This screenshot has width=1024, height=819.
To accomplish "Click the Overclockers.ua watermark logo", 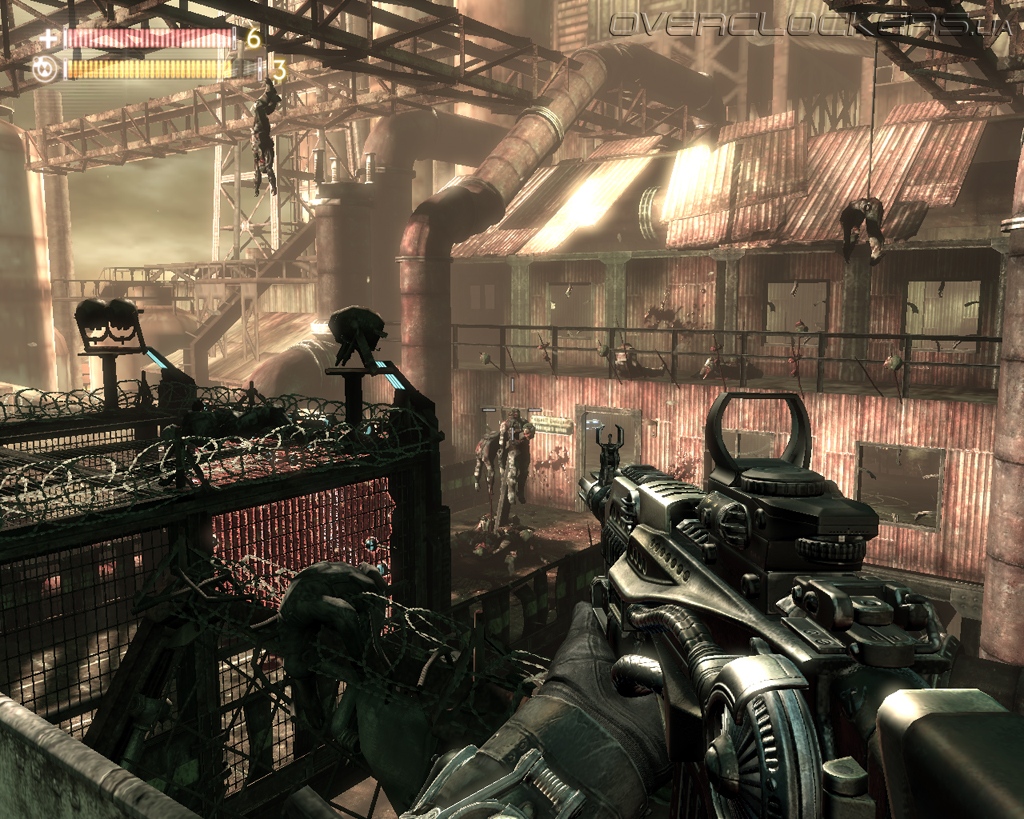I will point(810,23).
